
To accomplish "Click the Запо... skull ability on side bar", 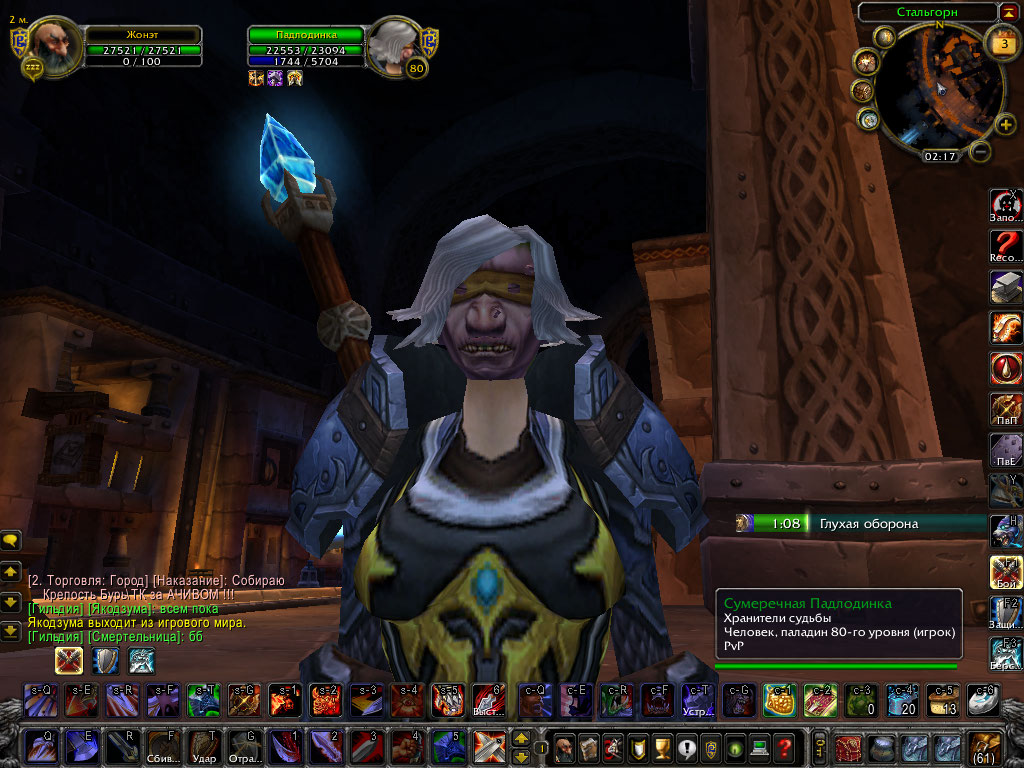I will [1005, 205].
